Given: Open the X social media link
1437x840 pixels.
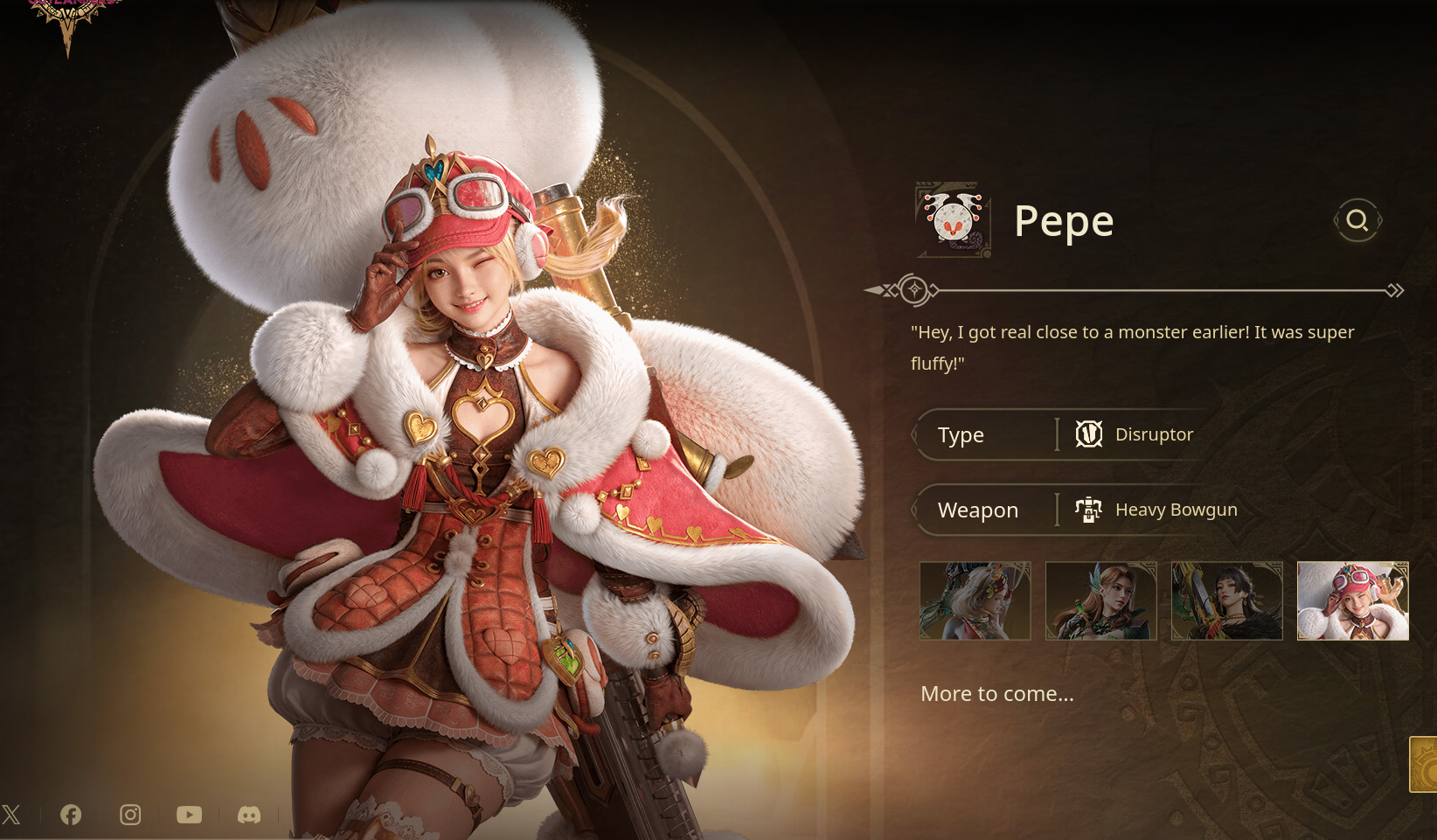Looking at the screenshot, I should pos(11,815).
